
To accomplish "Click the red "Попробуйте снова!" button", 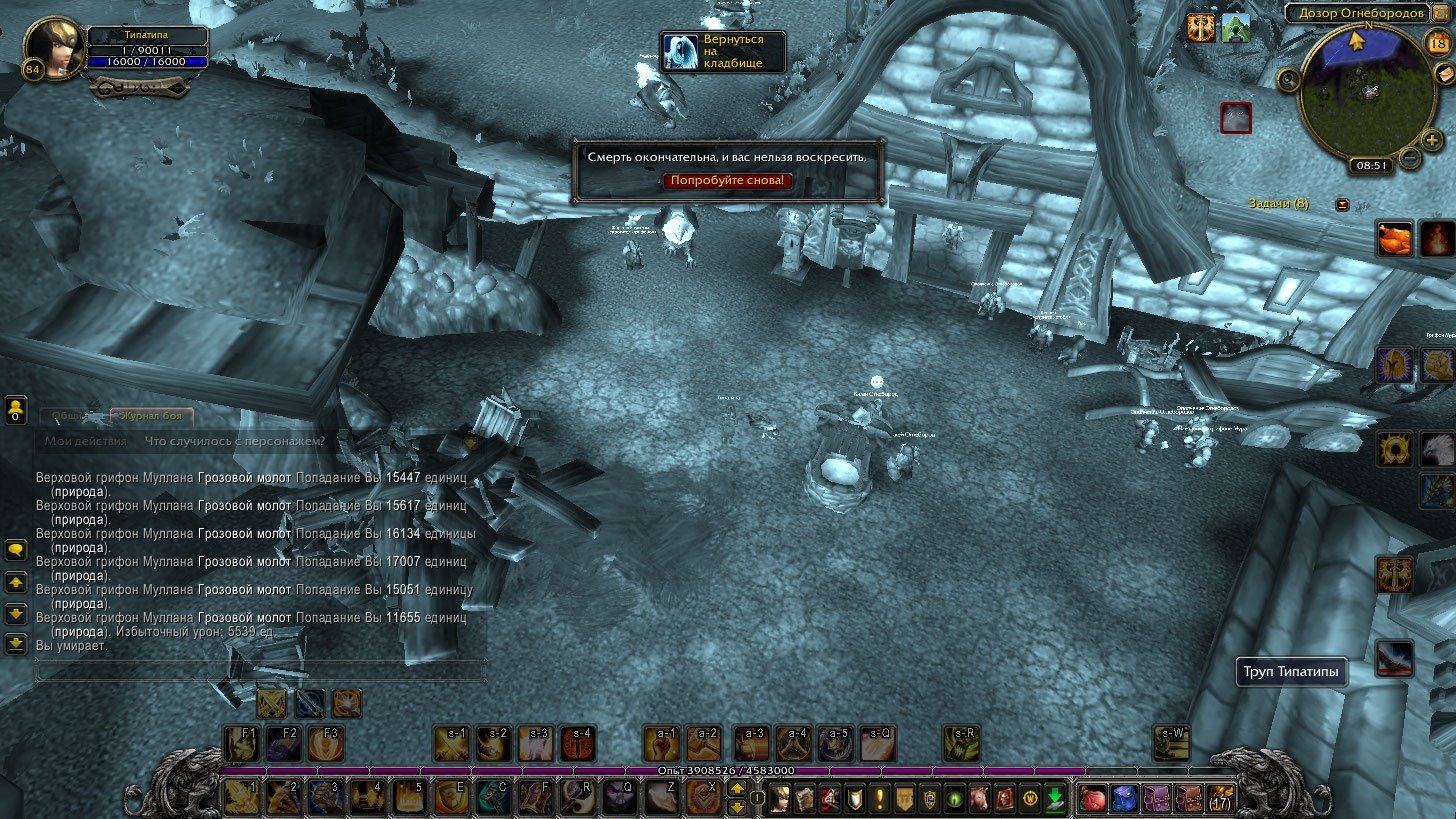I will point(728,181).
